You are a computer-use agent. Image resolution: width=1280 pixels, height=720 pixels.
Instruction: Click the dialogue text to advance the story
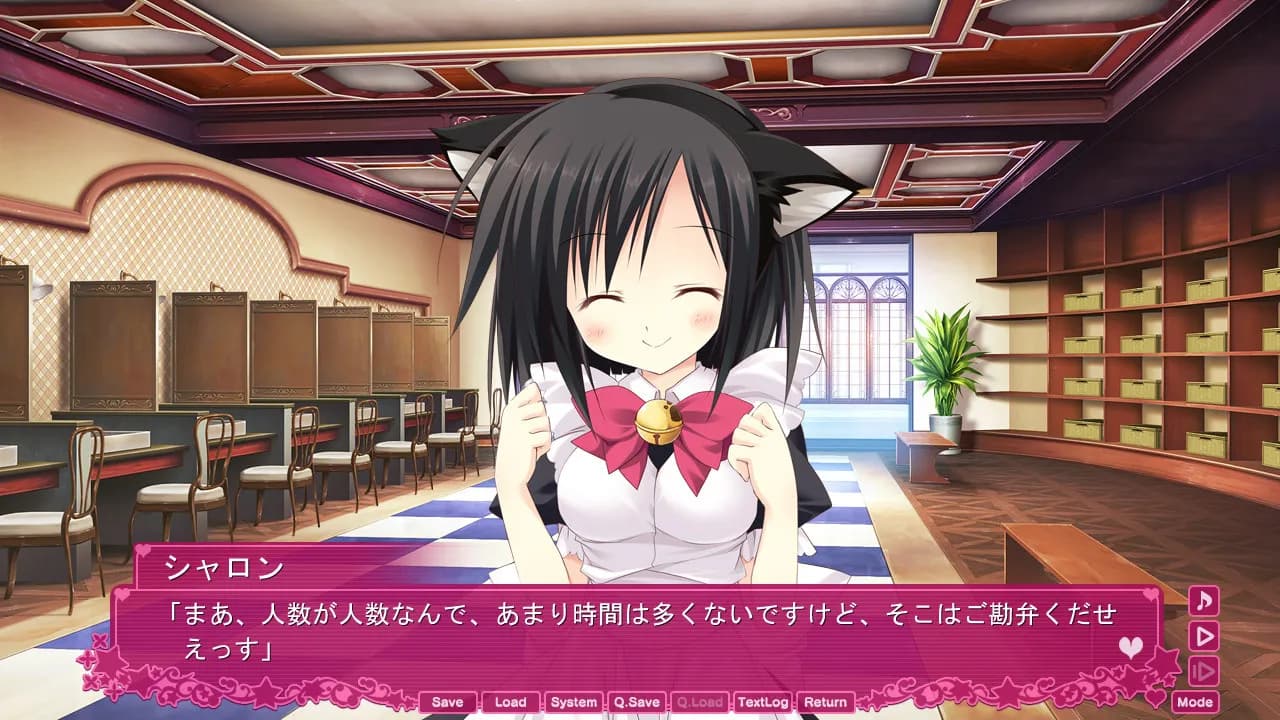coord(640,620)
